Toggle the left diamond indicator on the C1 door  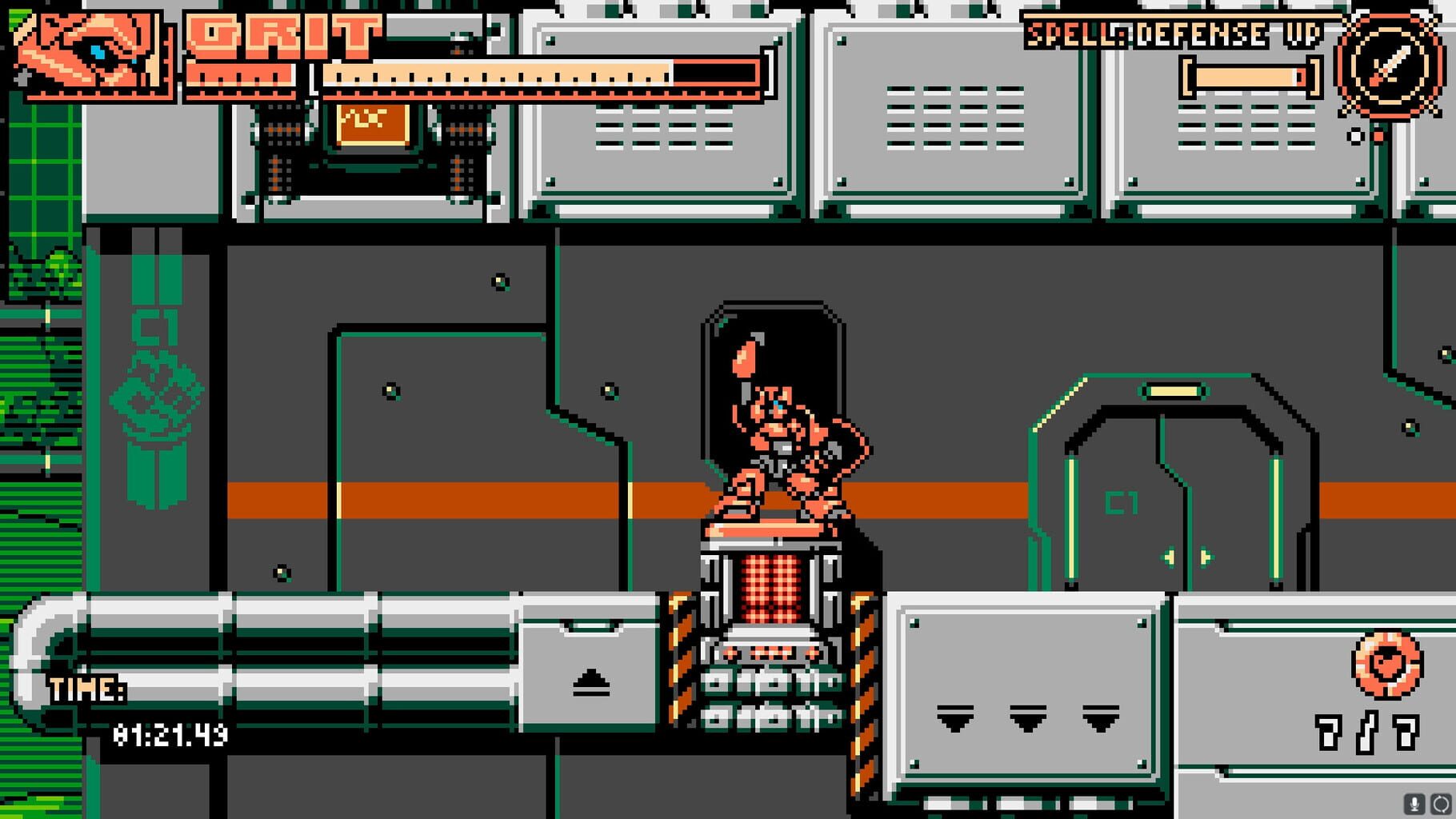pyautogui.click(x=1170, y=558)
